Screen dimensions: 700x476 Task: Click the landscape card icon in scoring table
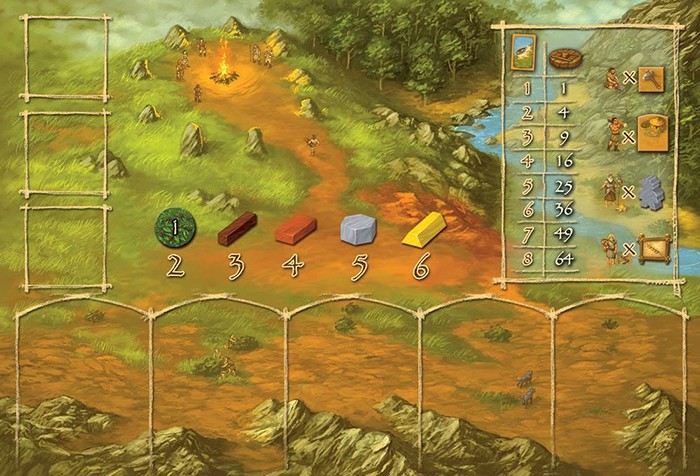tap(522, 51)
